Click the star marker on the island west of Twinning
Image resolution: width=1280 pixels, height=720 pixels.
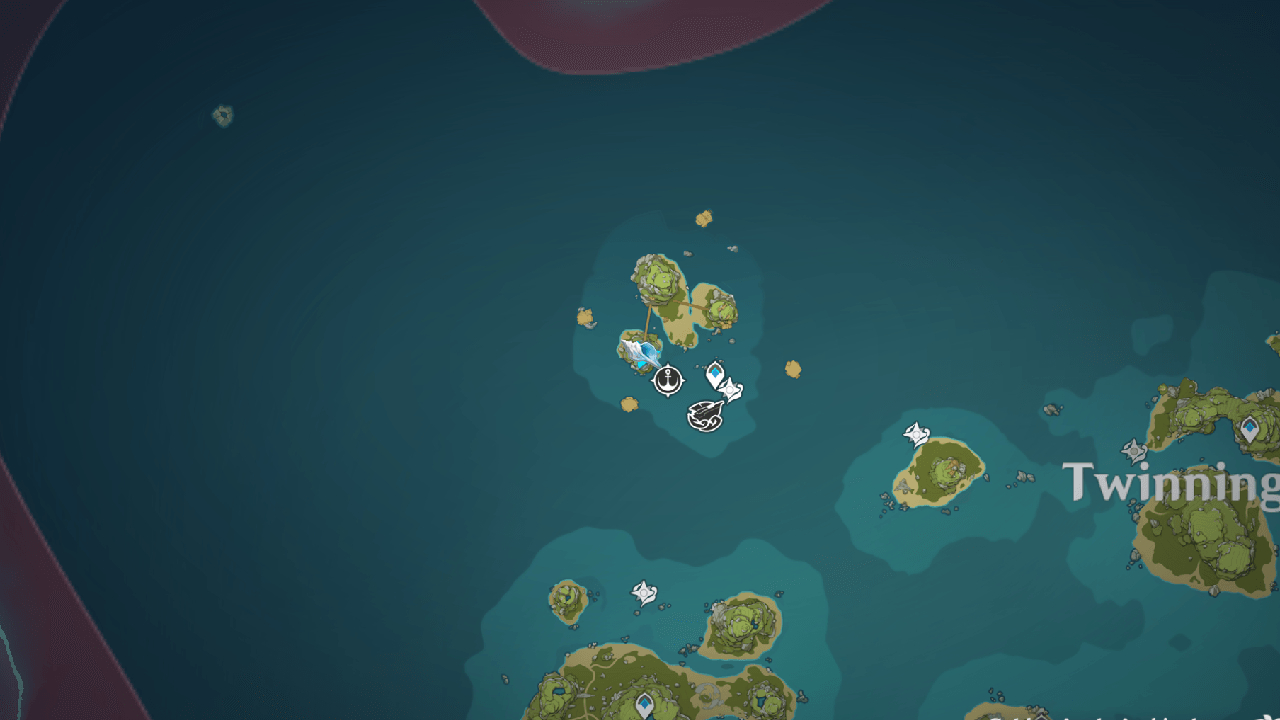click(x=917, y=433)
